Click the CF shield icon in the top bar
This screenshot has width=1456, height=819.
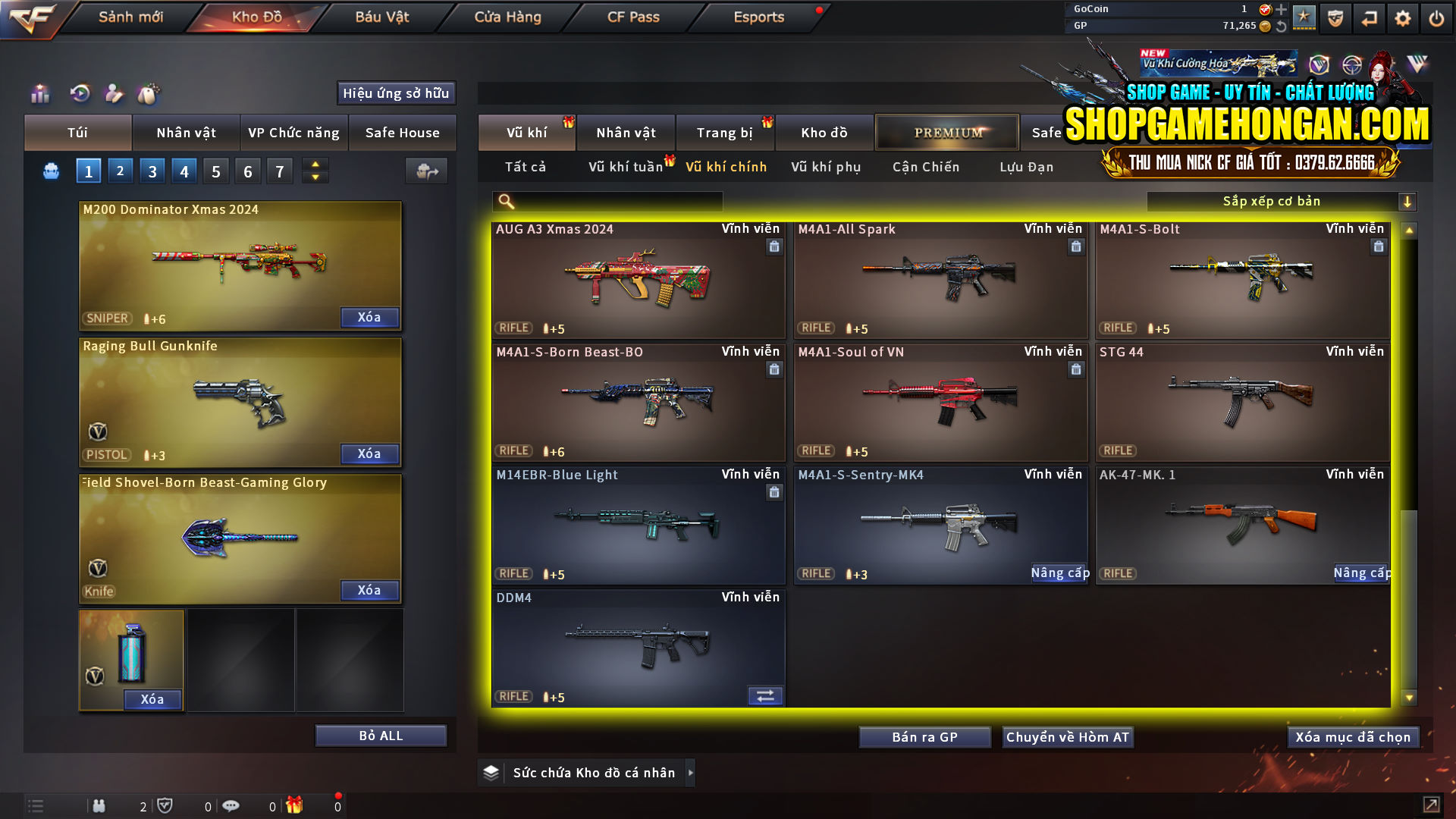tap(1335, 17)
